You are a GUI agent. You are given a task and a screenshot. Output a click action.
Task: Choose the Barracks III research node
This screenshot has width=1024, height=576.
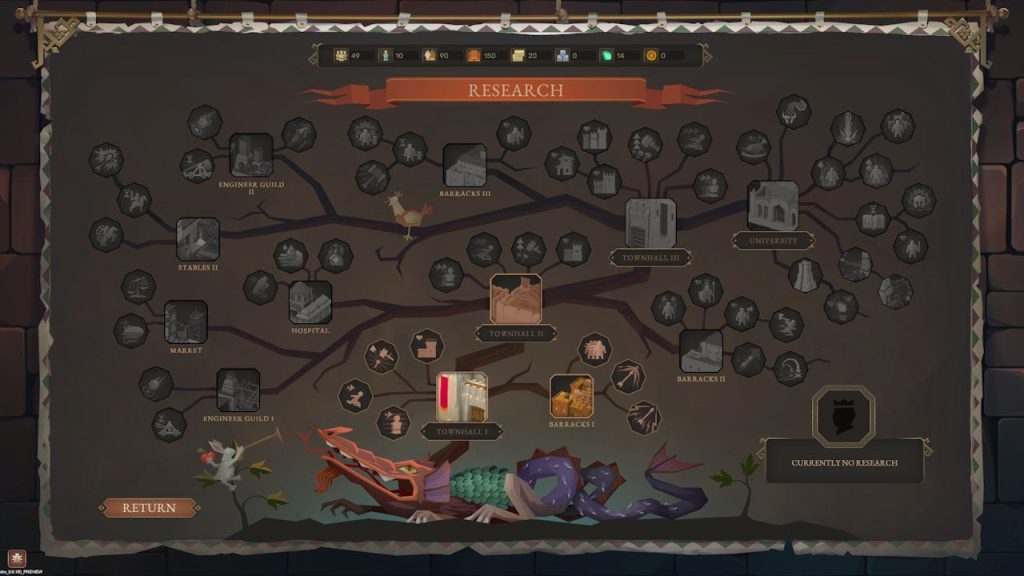[x=465, y=165]
